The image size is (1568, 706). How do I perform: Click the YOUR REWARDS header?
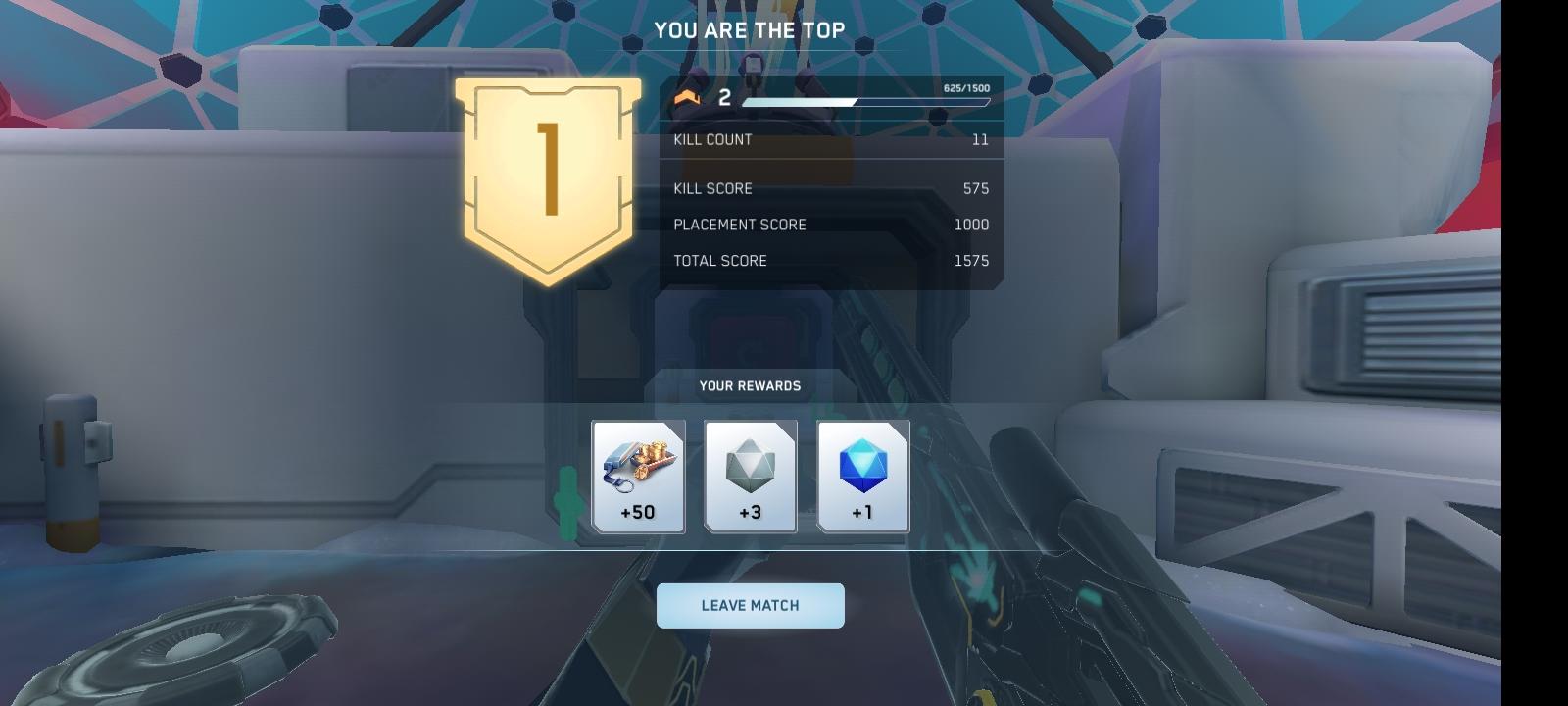pos(751,385)
